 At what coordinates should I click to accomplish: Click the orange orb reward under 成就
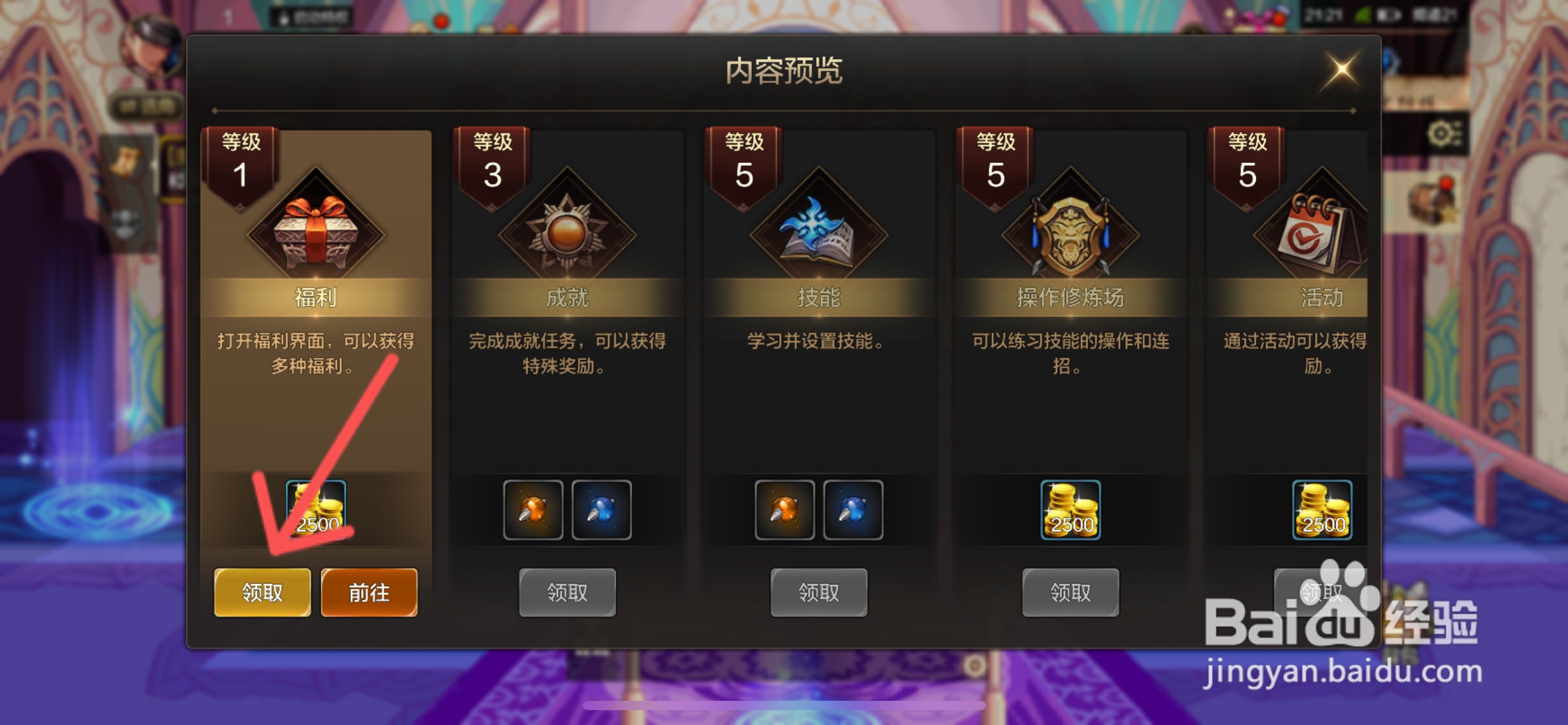[x=533, y=509]
